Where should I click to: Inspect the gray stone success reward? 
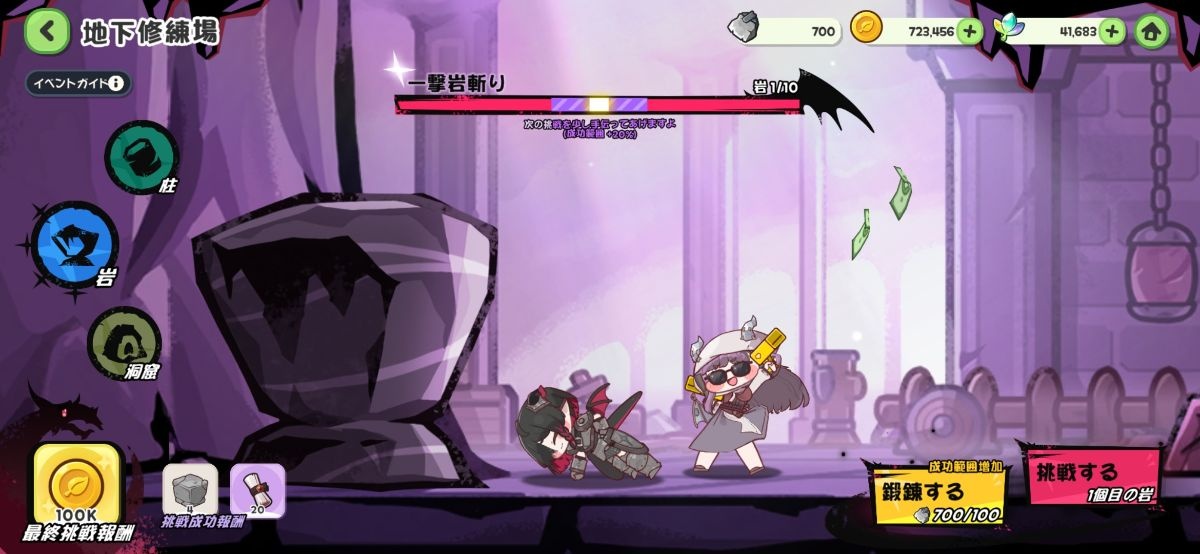tap(190, 491)
